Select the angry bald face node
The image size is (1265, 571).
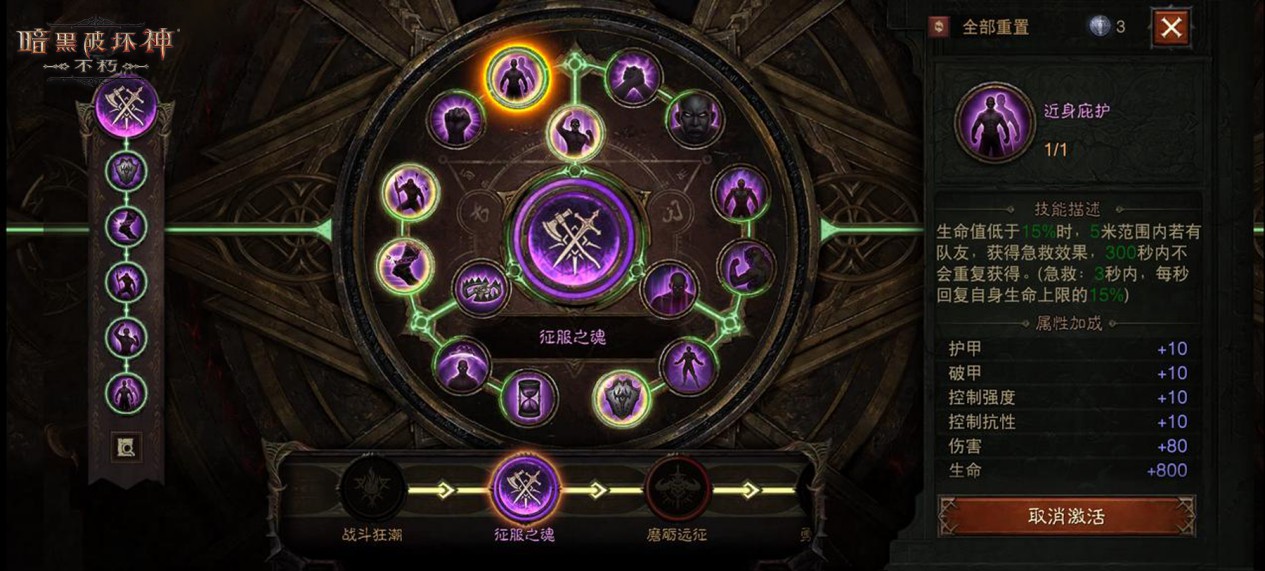tap(695, 119)
